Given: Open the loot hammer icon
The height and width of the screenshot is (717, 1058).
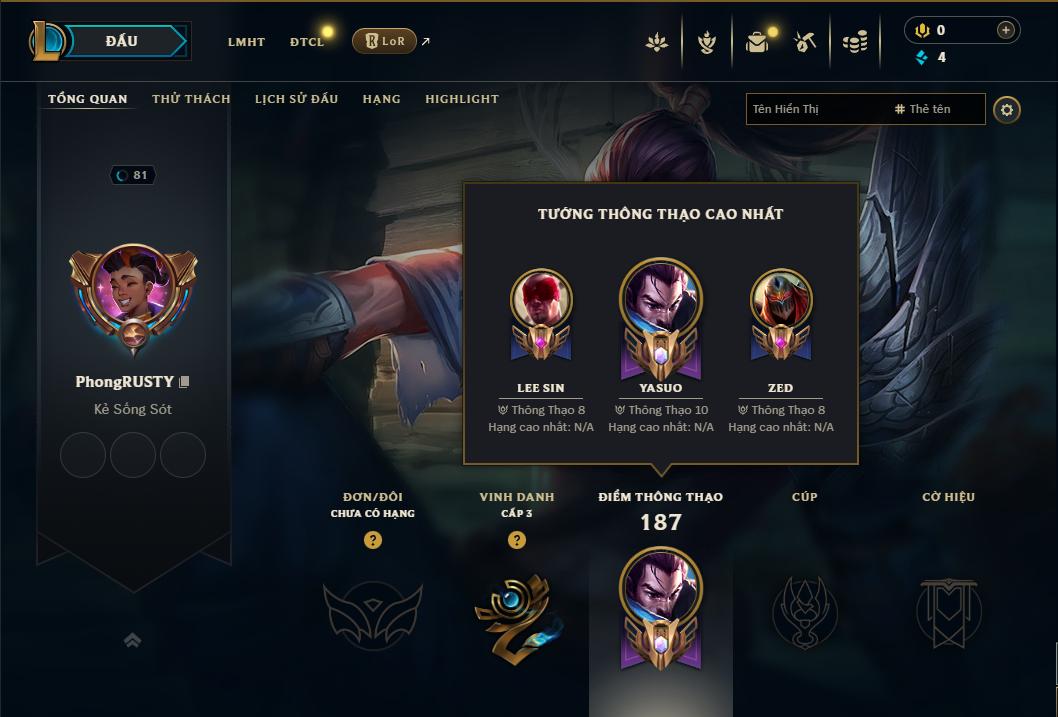Looking at the screenshot, I should (805, 42).
